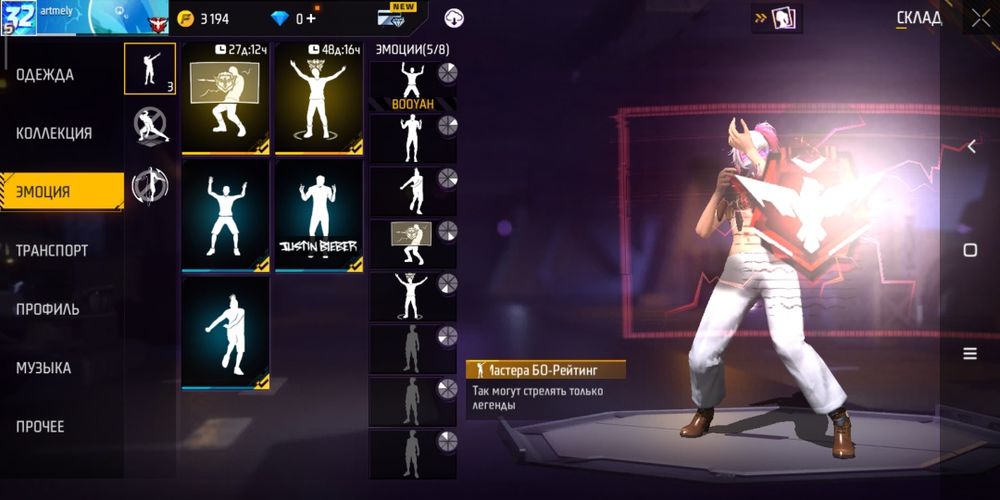Open the NEW diamond voucher icon
This screenshot has height=500, width=1000.
397,17
